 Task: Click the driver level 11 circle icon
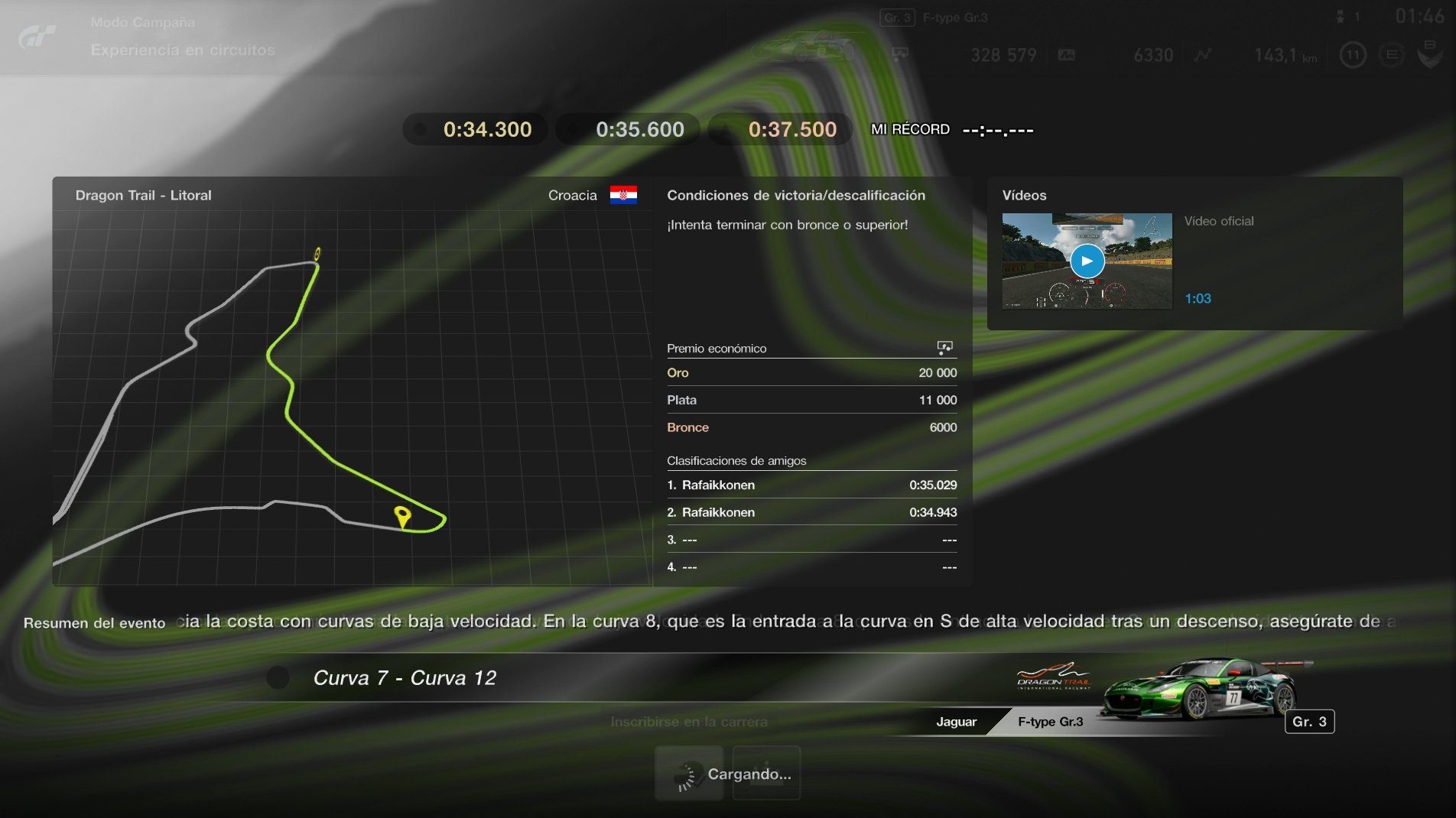click(1351, 55)
